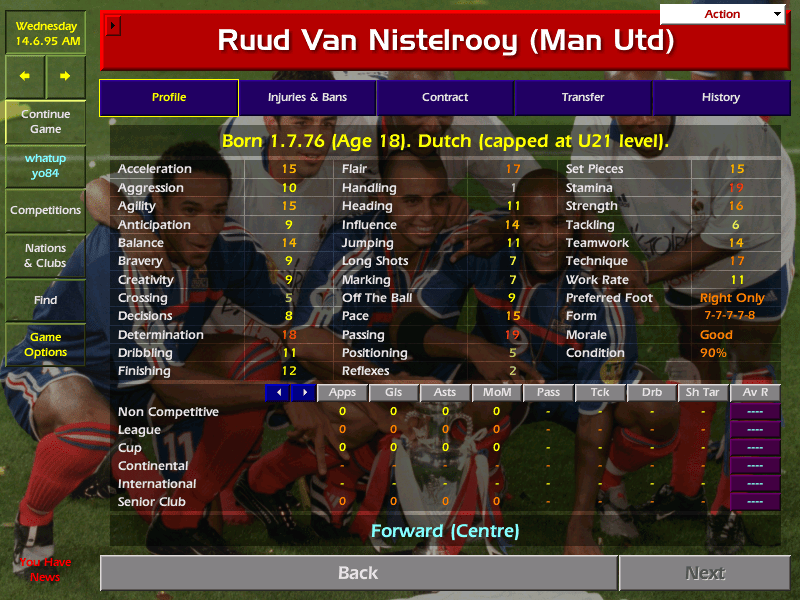
Task: Navigate with the yellow left arrow
Action: [x=25, y=76]
